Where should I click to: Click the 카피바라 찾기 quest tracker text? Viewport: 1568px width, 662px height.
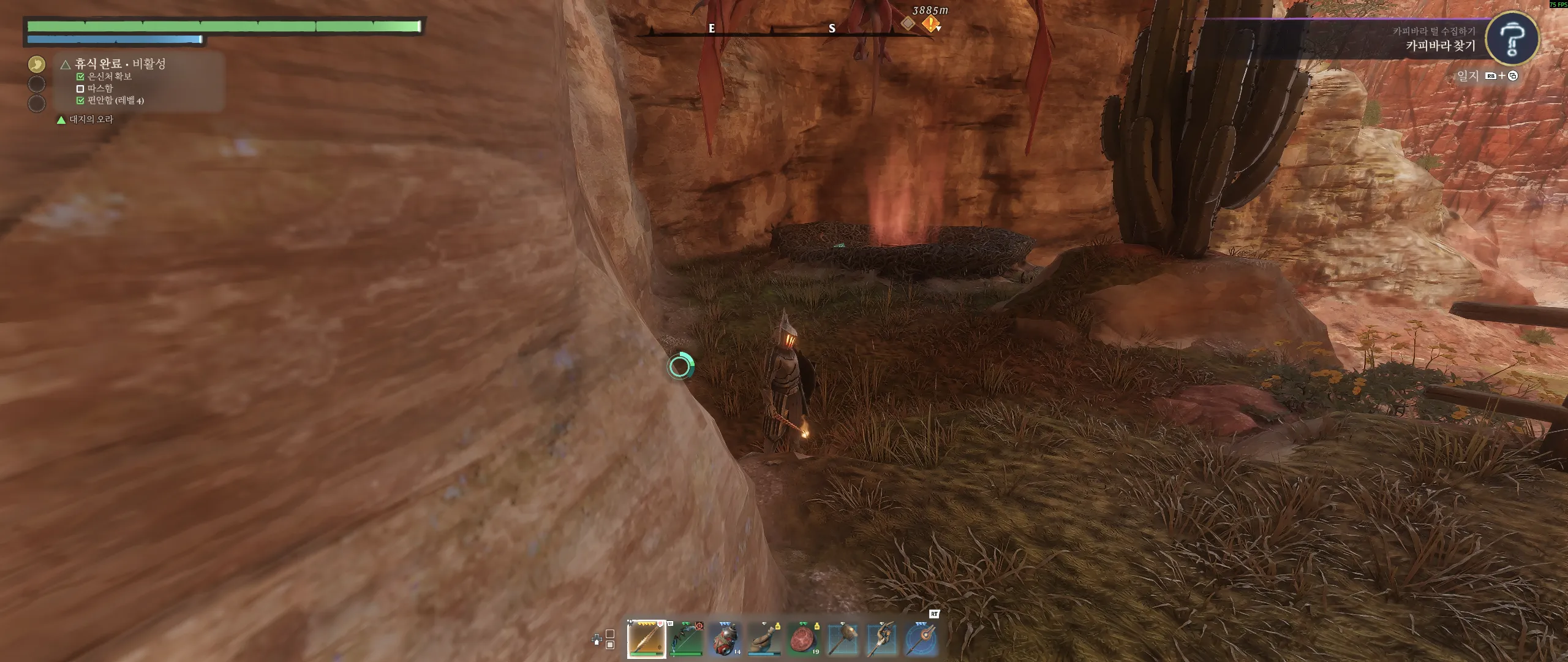(1440, 45)
